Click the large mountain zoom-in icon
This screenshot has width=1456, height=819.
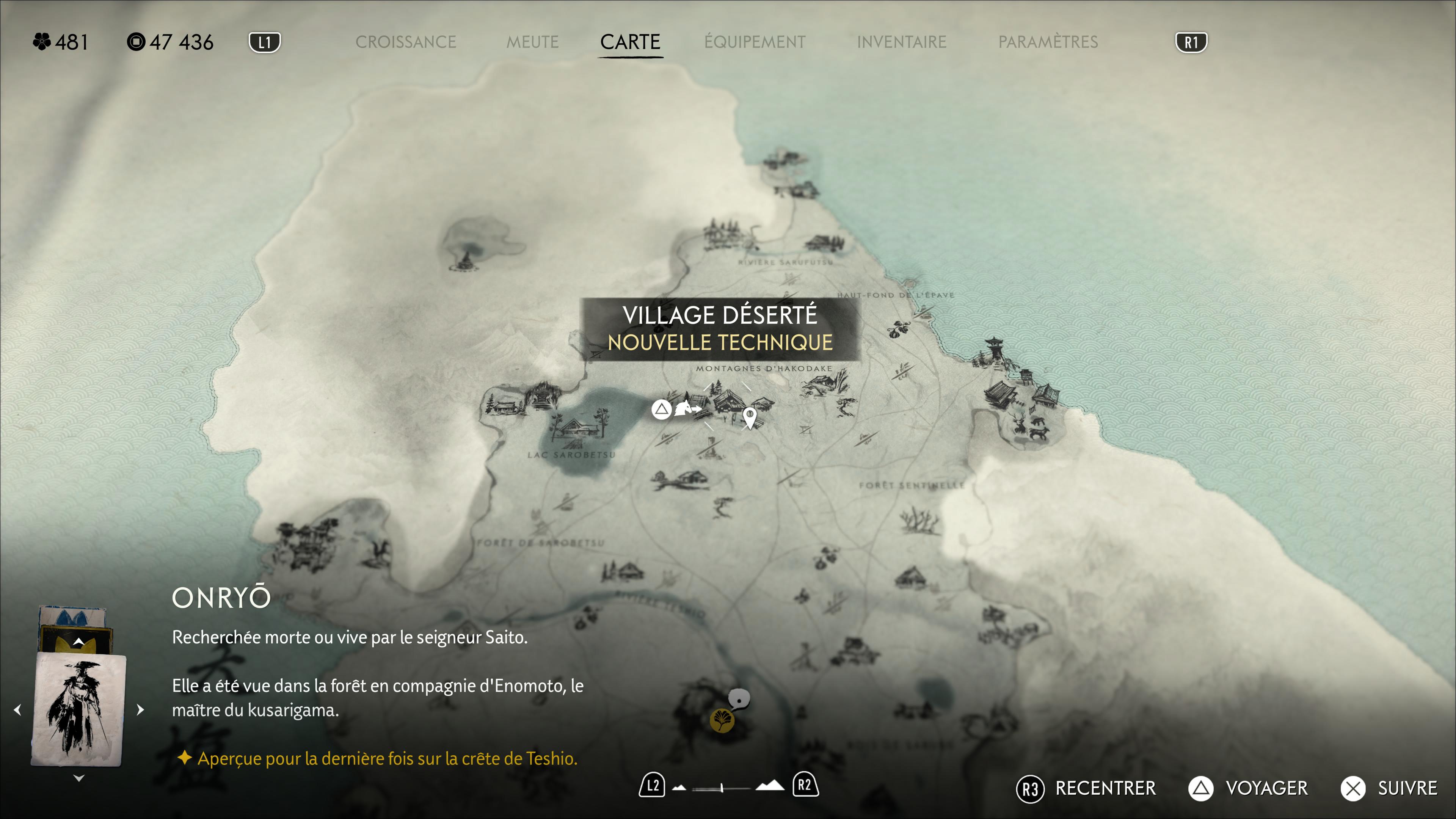click(x=770, y=785)
